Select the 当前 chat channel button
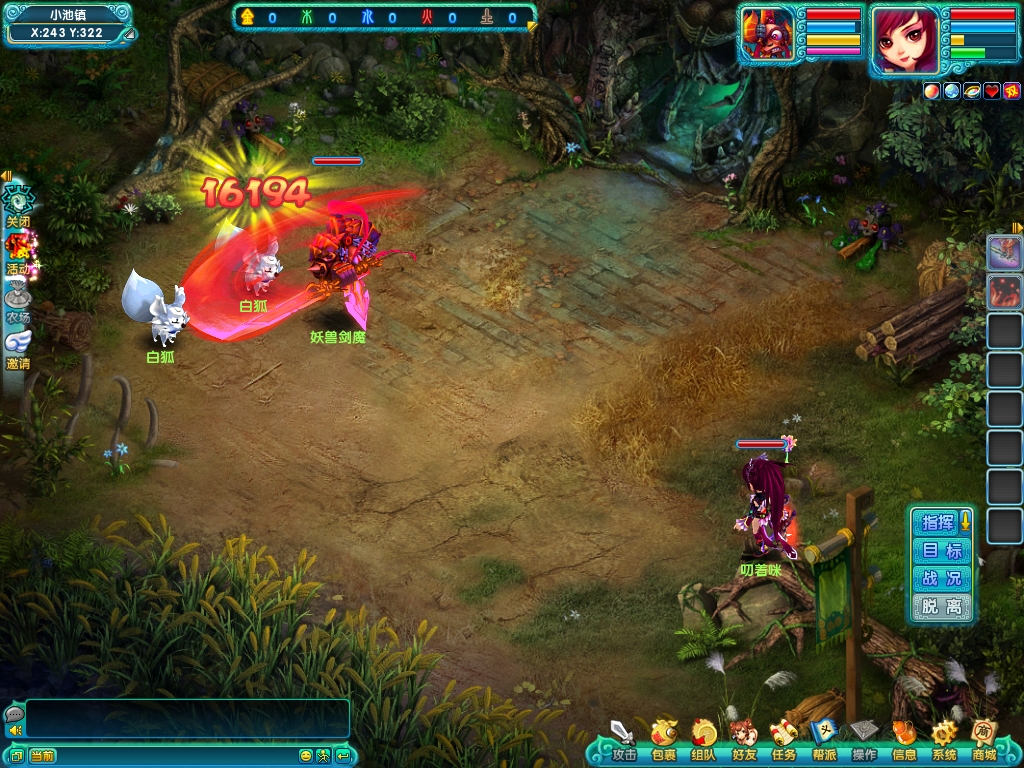This screenshot has width=1024, height=768. tap(42, 756)
